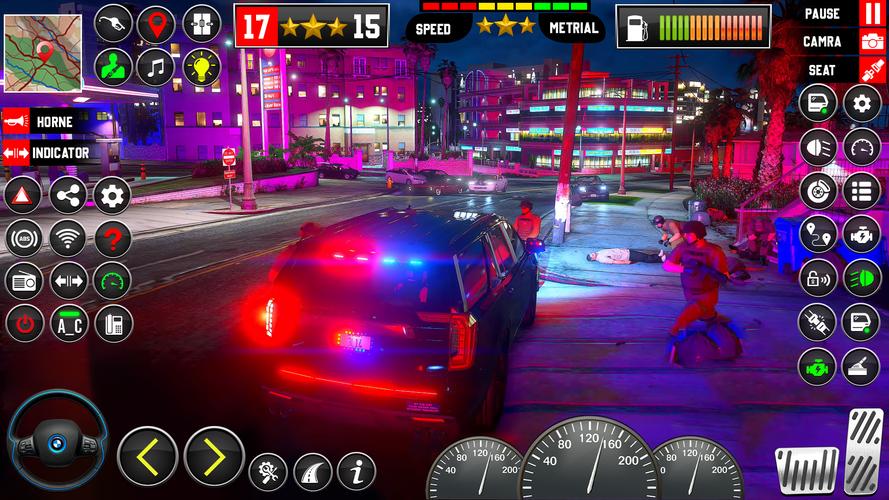Screen dimensions: 889x500
Task: Click the share icon
Action: pos(68,195)
